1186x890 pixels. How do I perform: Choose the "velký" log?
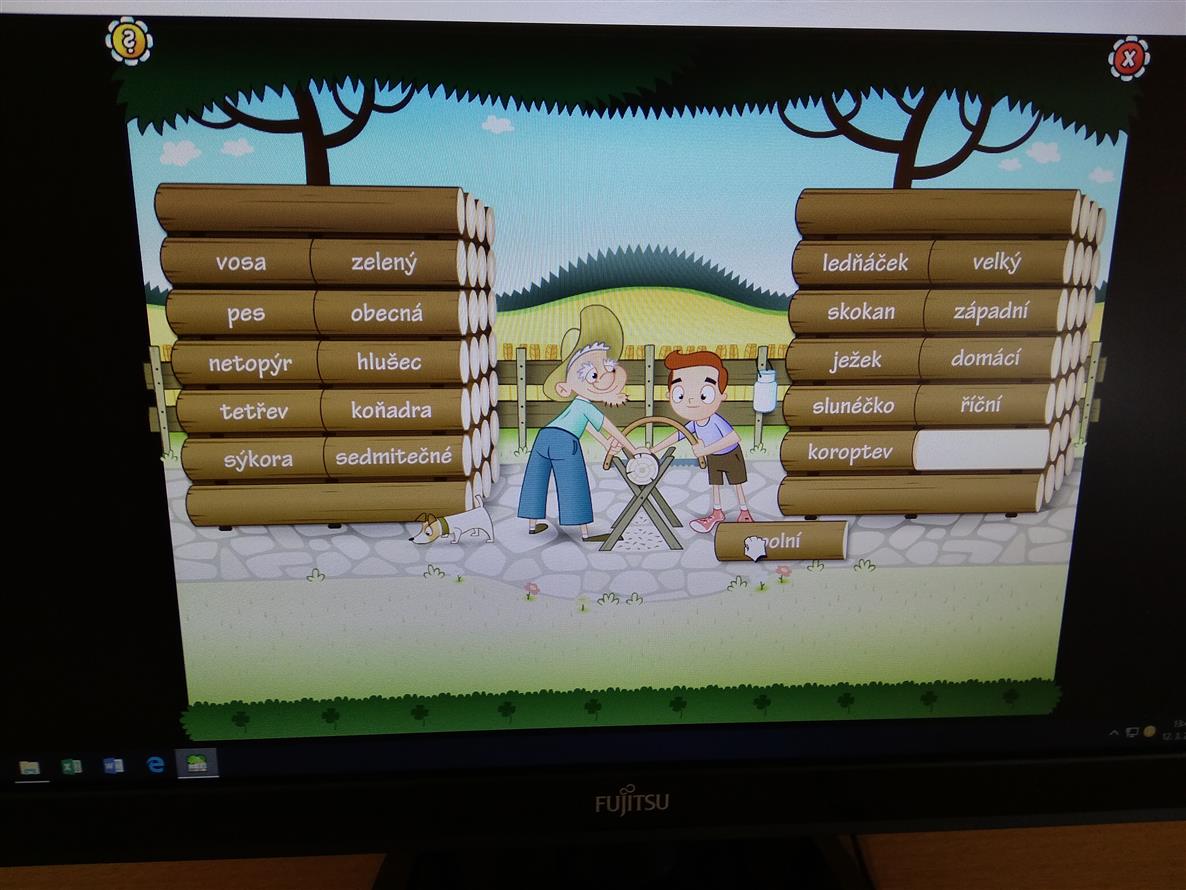[997, 263]
